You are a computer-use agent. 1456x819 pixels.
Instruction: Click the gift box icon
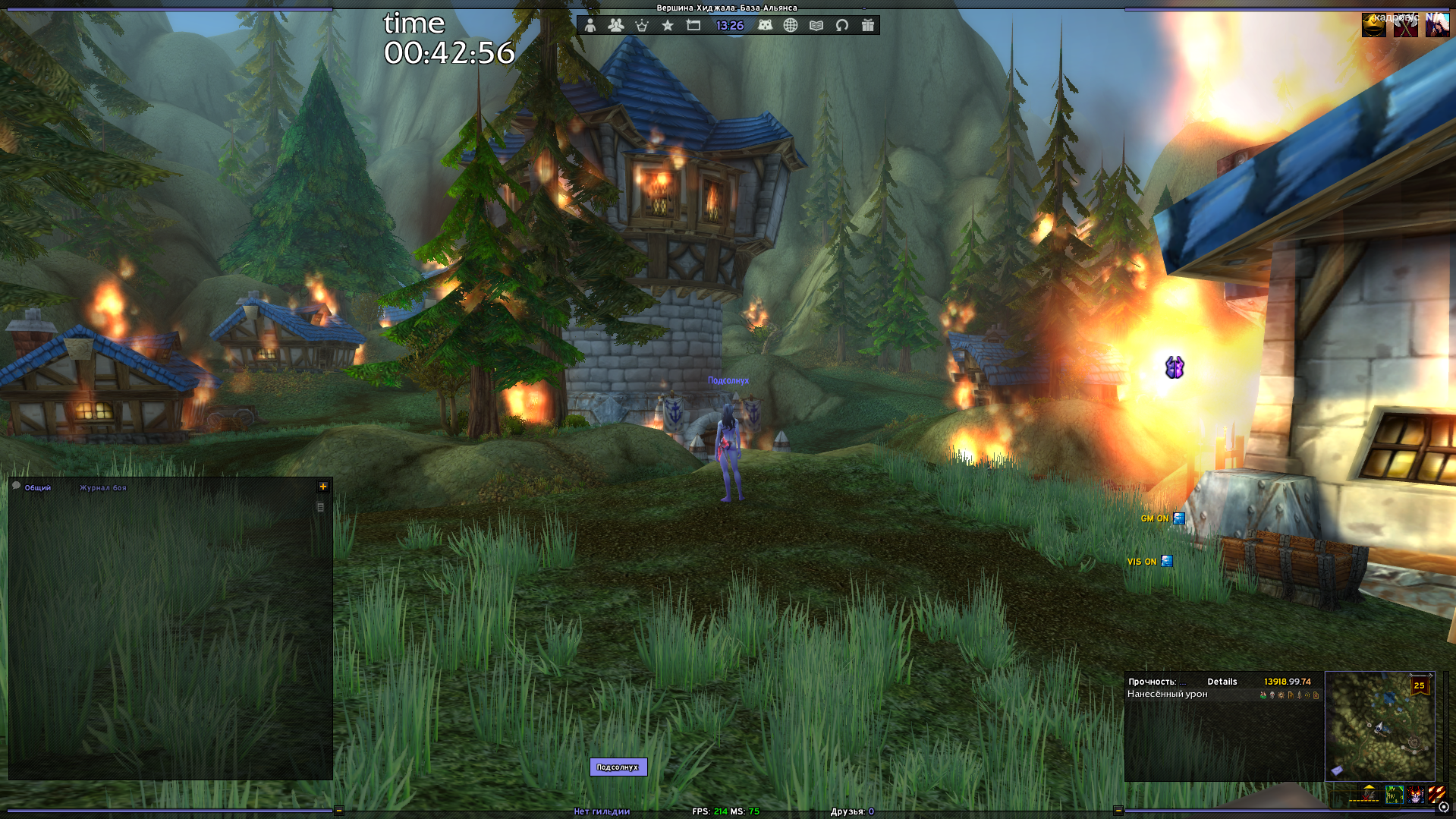pyautogui.click(x=868, y=25)
